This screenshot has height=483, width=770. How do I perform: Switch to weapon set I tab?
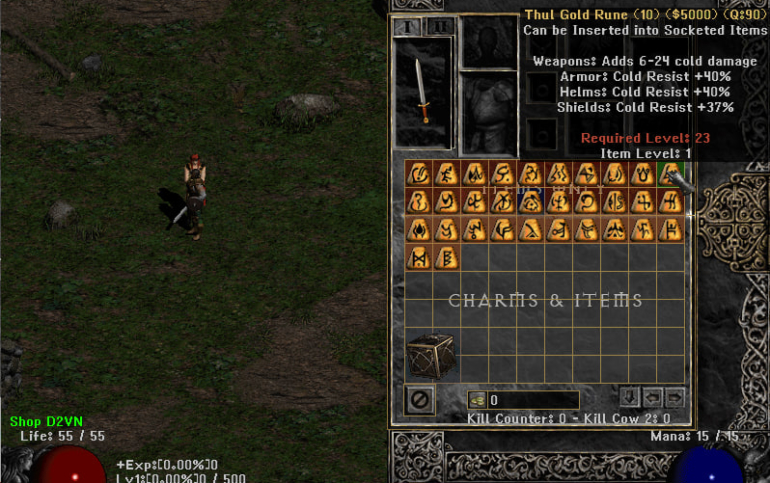pyautogui.click(x=407, y=27)
